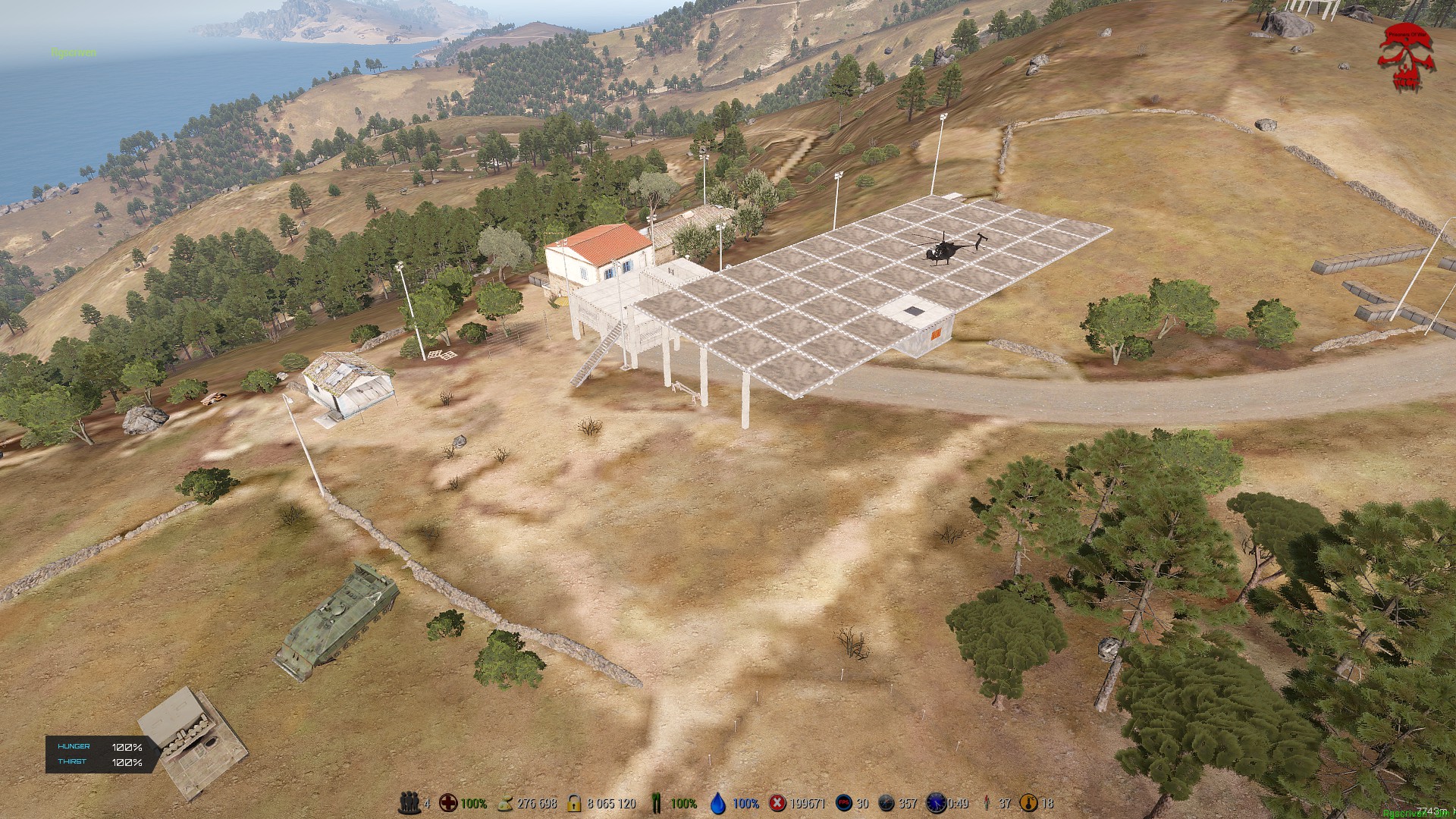Select the yellow padlock locker icon

tap(574, 803)
